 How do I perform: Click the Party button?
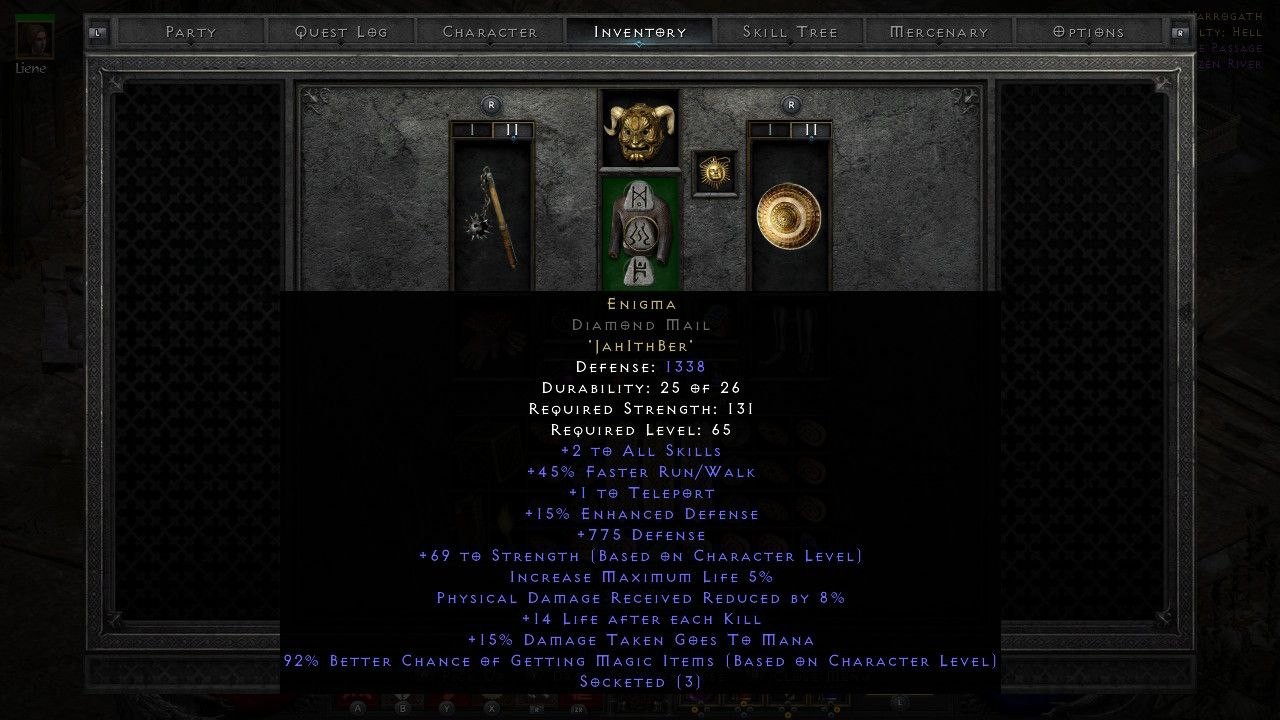tap(189, 31)
